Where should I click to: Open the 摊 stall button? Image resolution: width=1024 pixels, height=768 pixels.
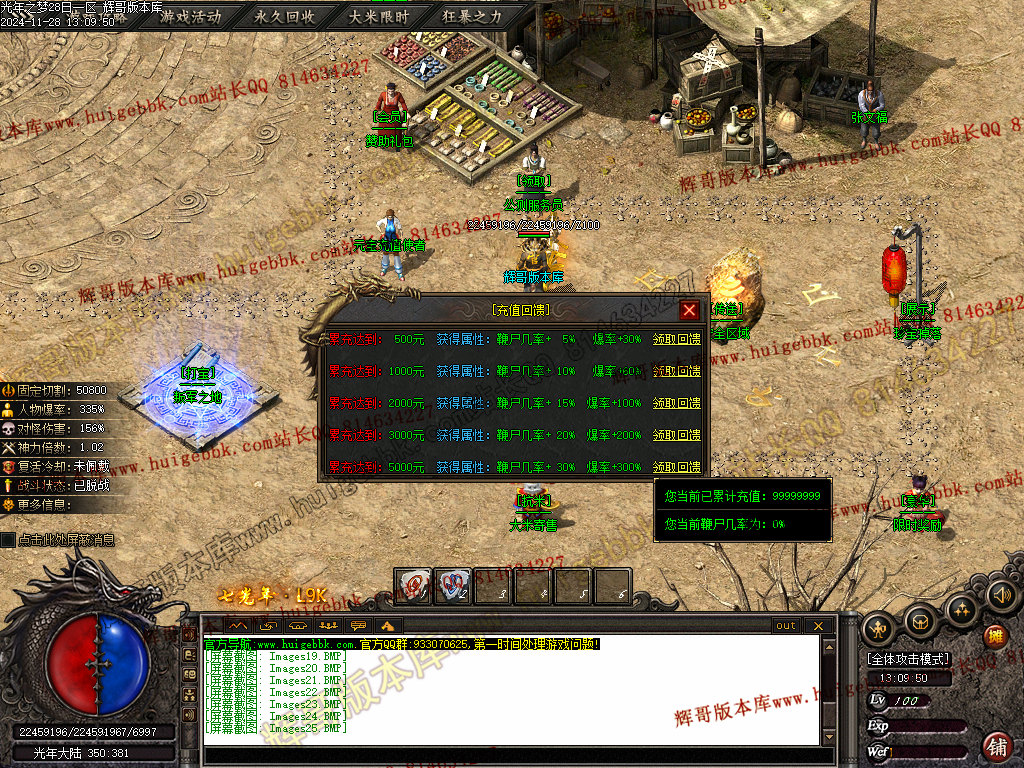click(995, 636)
